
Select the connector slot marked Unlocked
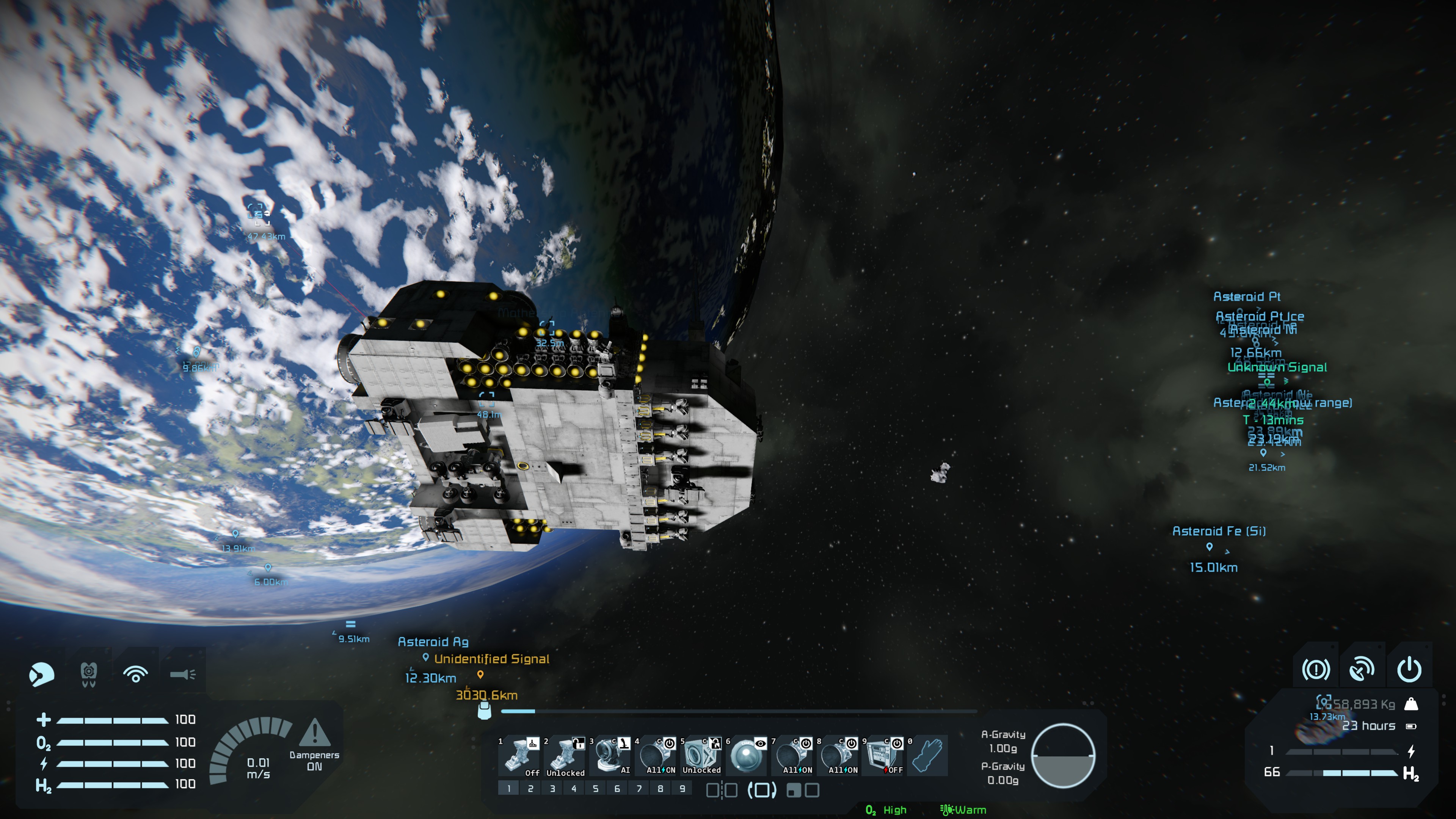pos(701,756)
